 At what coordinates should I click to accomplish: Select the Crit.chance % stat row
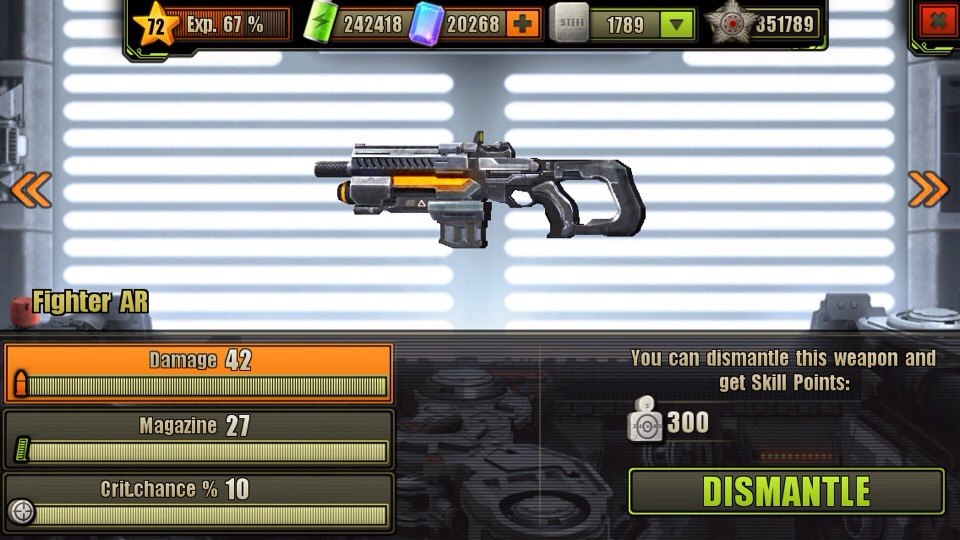click(x=198, y=502)
